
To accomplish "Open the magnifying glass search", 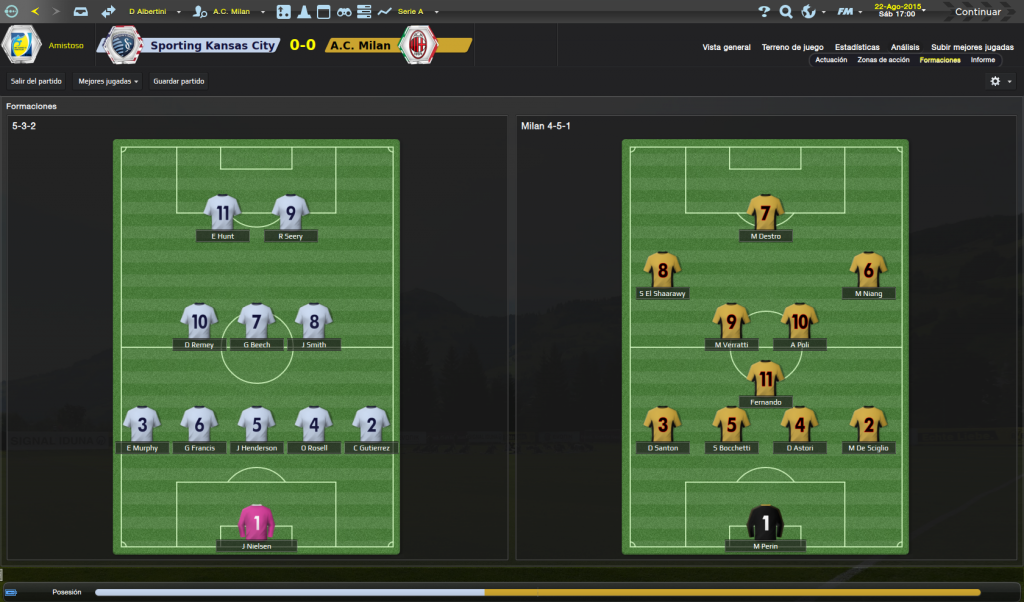I will click(x=786, y=12).
